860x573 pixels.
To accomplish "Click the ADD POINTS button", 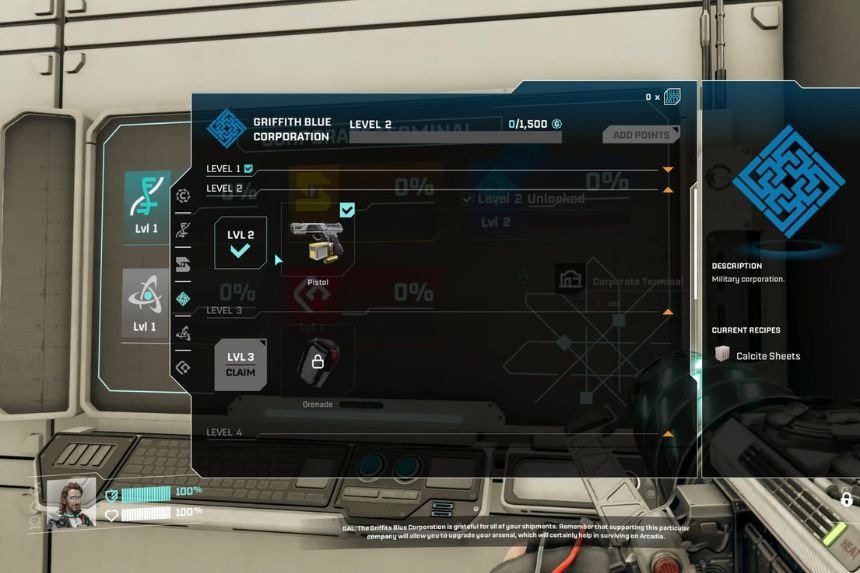I will (641, 134).
